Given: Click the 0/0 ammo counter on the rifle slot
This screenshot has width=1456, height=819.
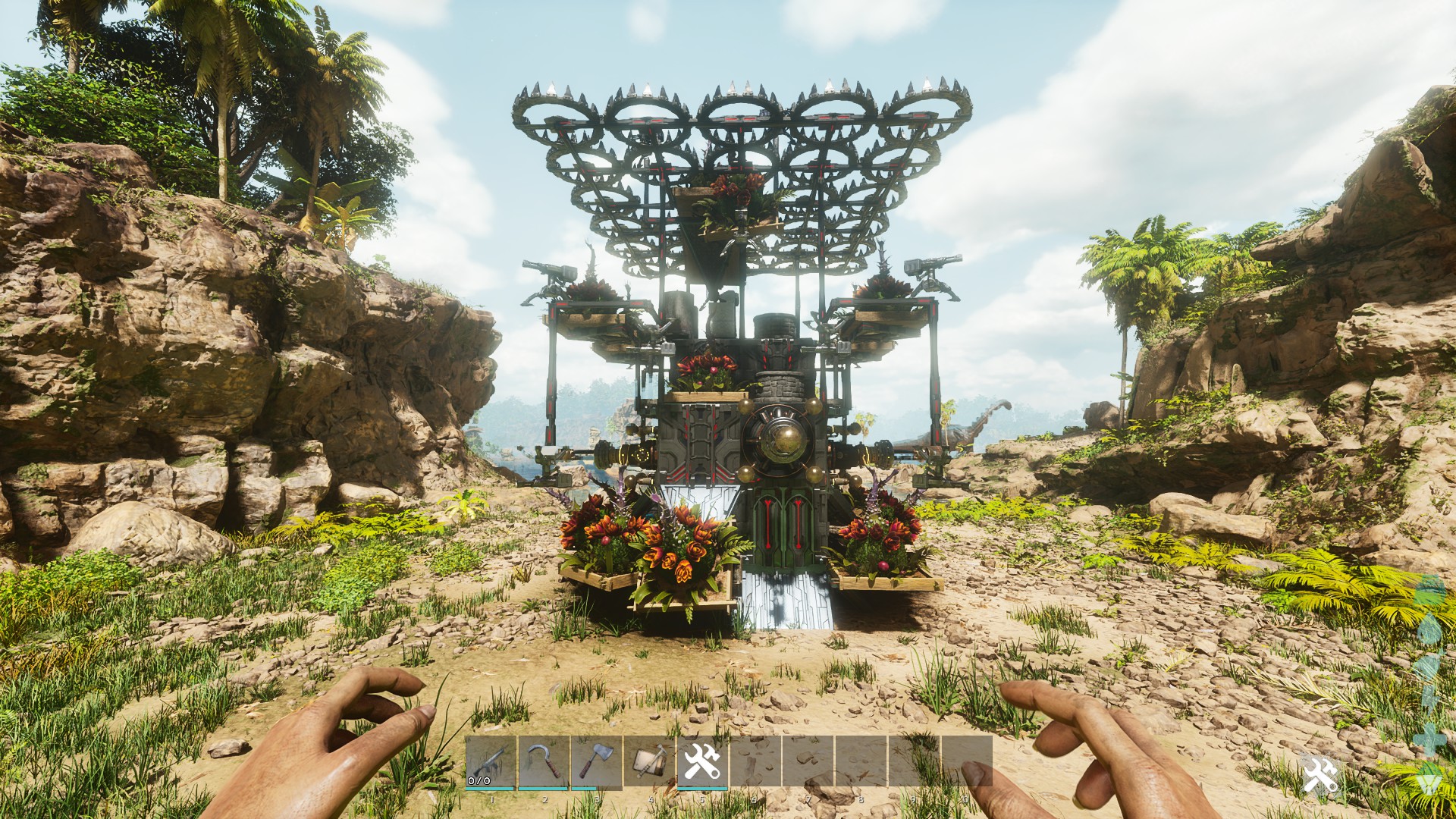Looking at the screenshot, I should pyautogui.click(x=479, y=781).
